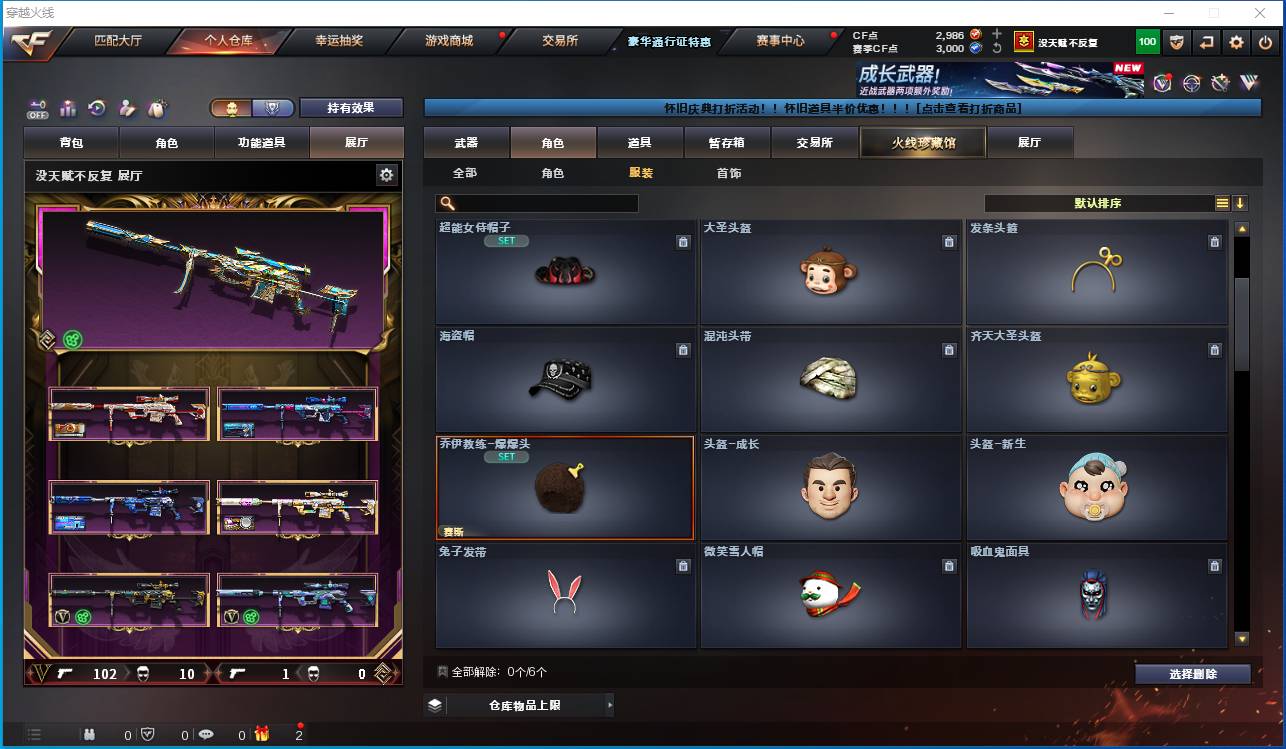Open the gift icon with red badge 2
Viewport: 1286px width, 749px height.
pyautogui.click(x=263, y=733)
